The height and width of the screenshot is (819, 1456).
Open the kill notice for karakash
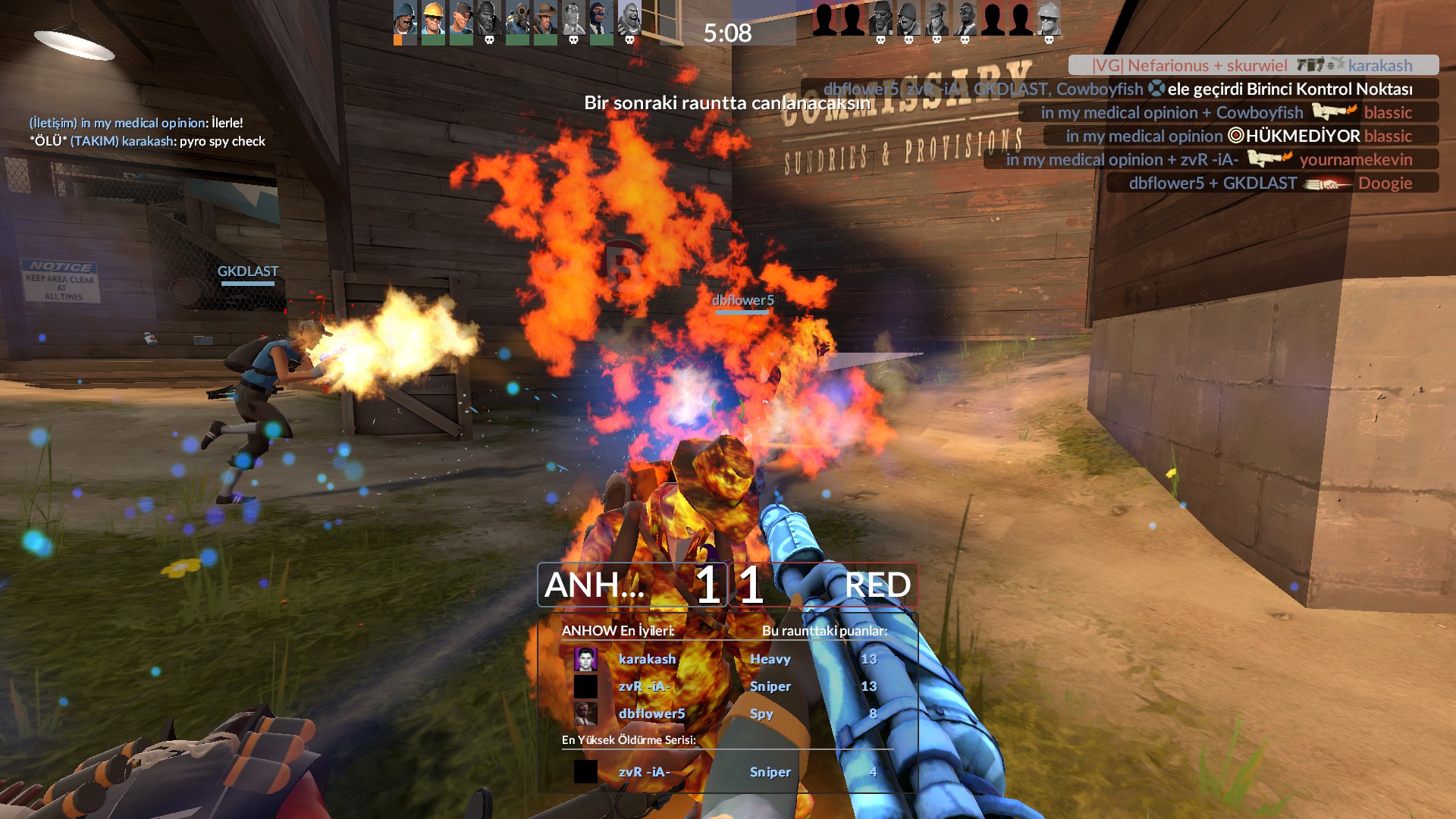(1253, 65)
